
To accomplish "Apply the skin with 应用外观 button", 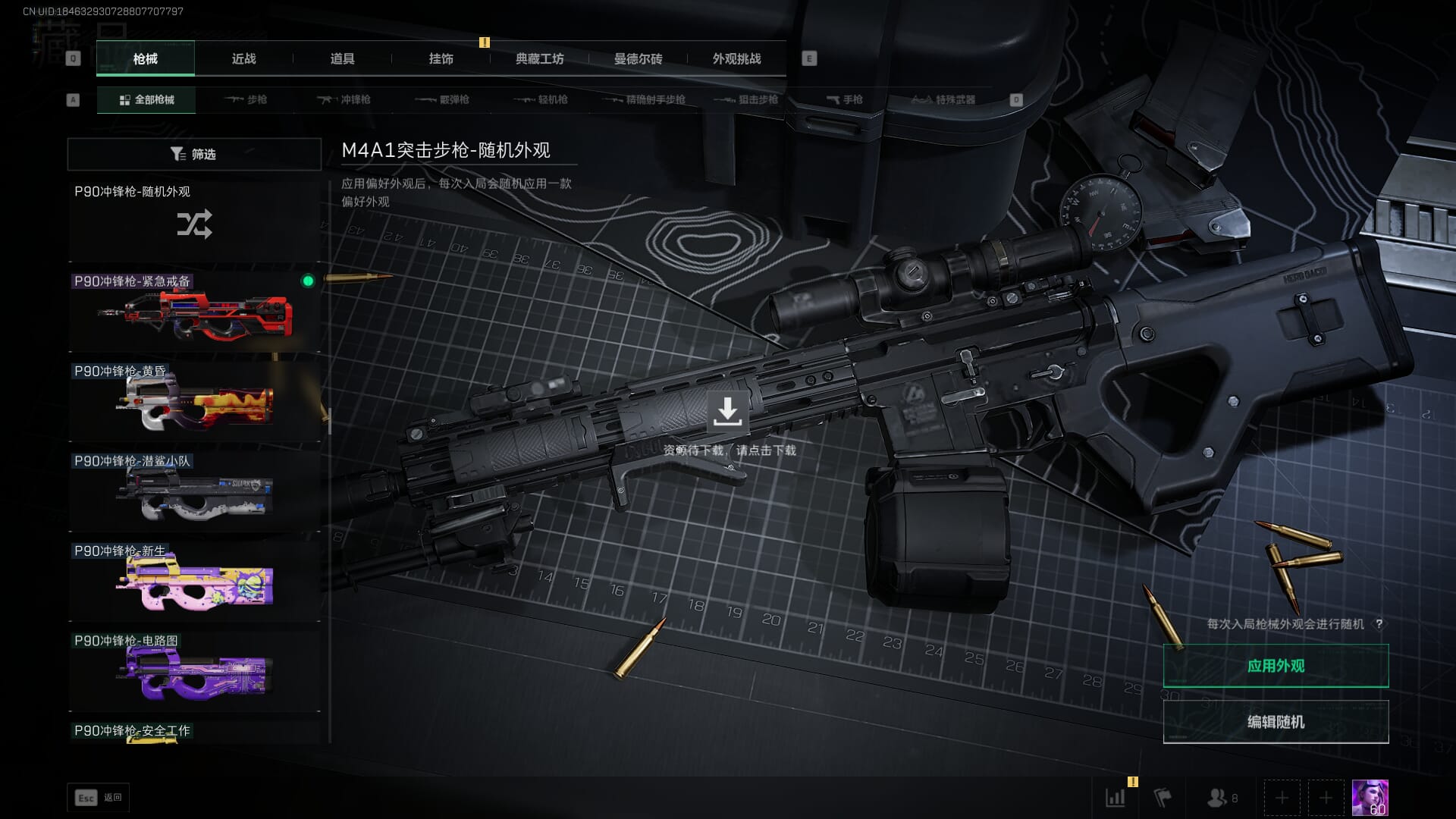I will pos(1276,666).
